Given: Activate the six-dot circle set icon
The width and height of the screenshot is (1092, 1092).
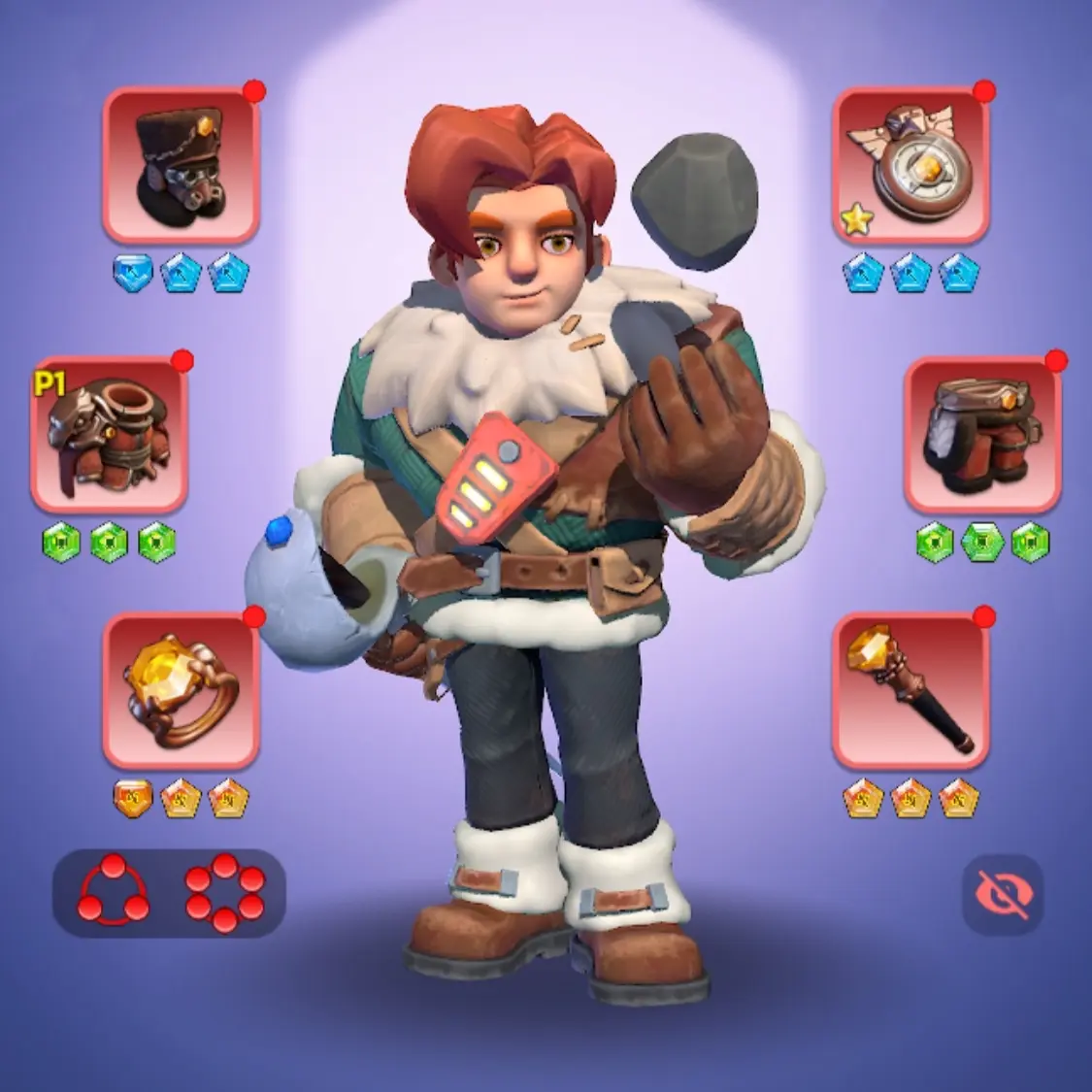Looking at the screenshot, I should tap(224, 891).
